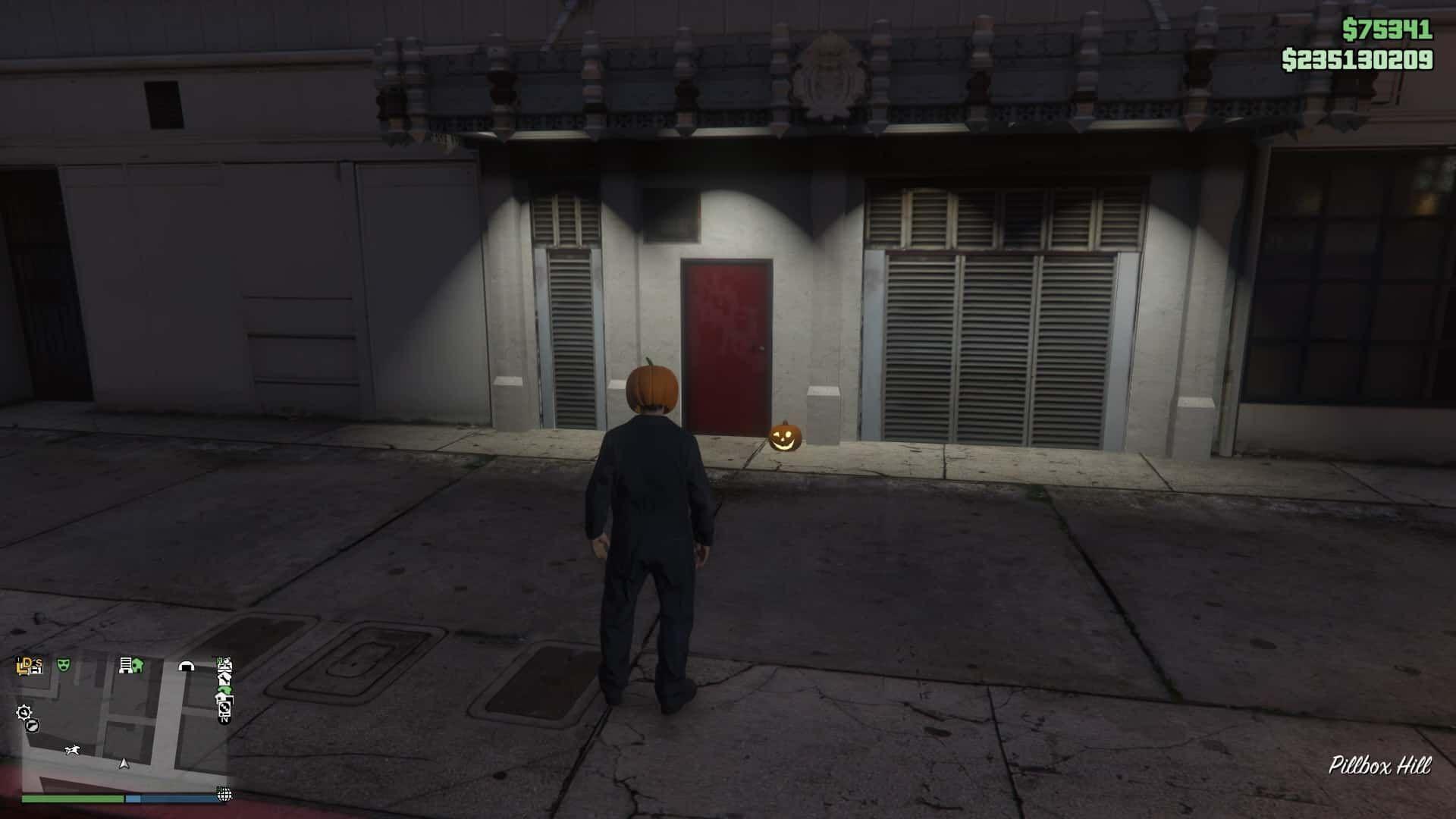Choose the white tunnel garage blip
Image resolution: width=1456 pixels, height=819 pixels.
coord(186,666)
